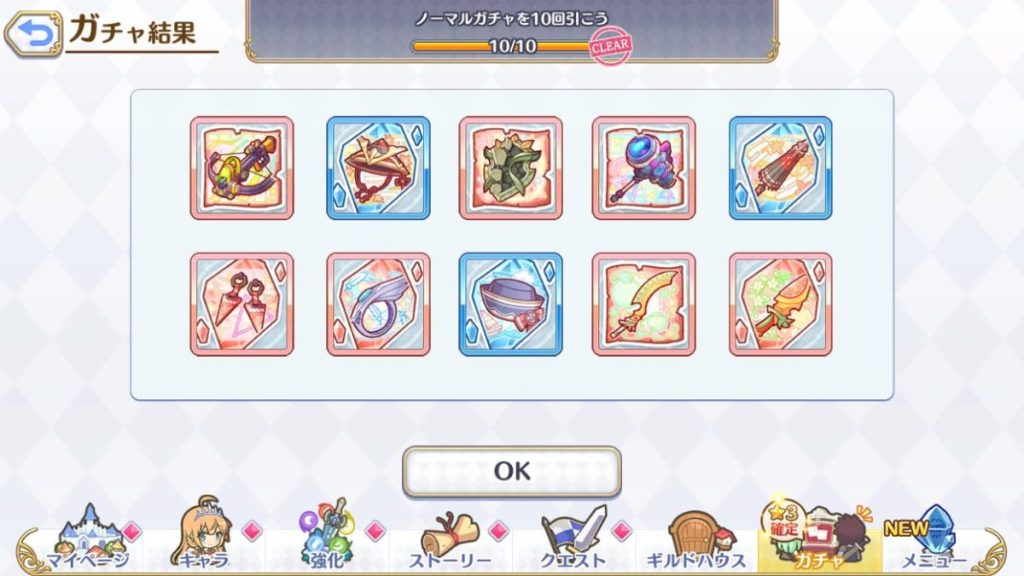This screenshot has height=576, width=1024.
Task: Select the blue orb mace blueprint
Action: [644, 168]
